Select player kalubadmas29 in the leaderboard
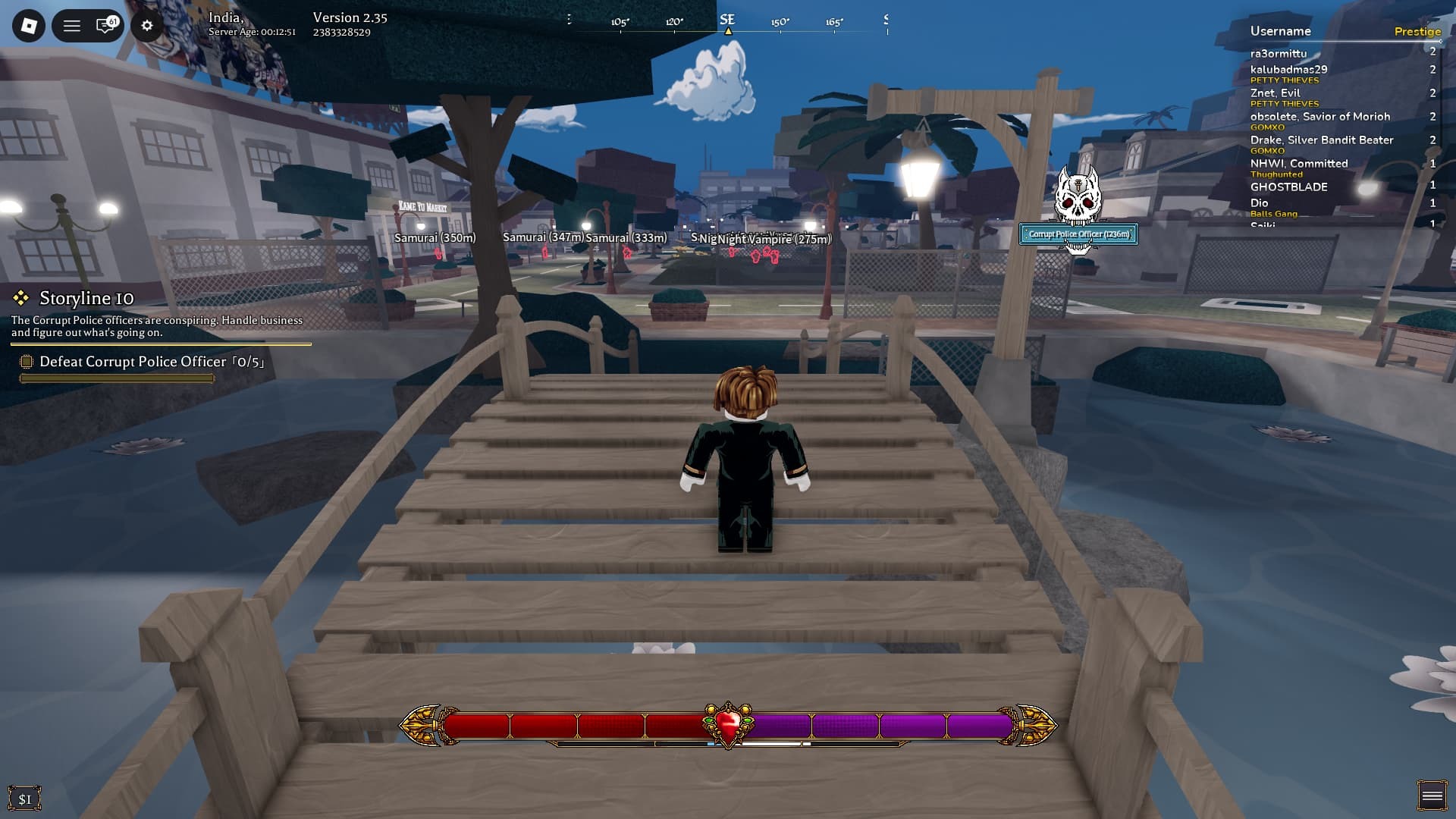Screen dimensions: 1456x819 (1288, 70)
